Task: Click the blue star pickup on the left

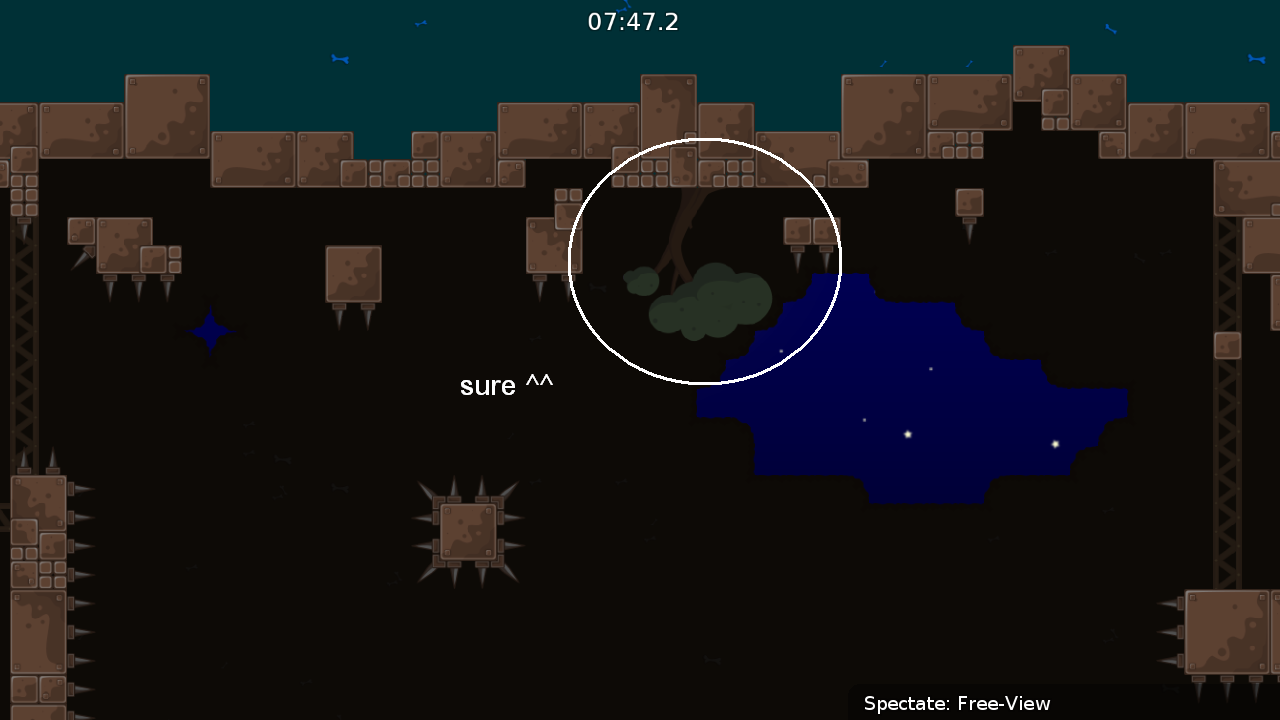Action: 208,330
